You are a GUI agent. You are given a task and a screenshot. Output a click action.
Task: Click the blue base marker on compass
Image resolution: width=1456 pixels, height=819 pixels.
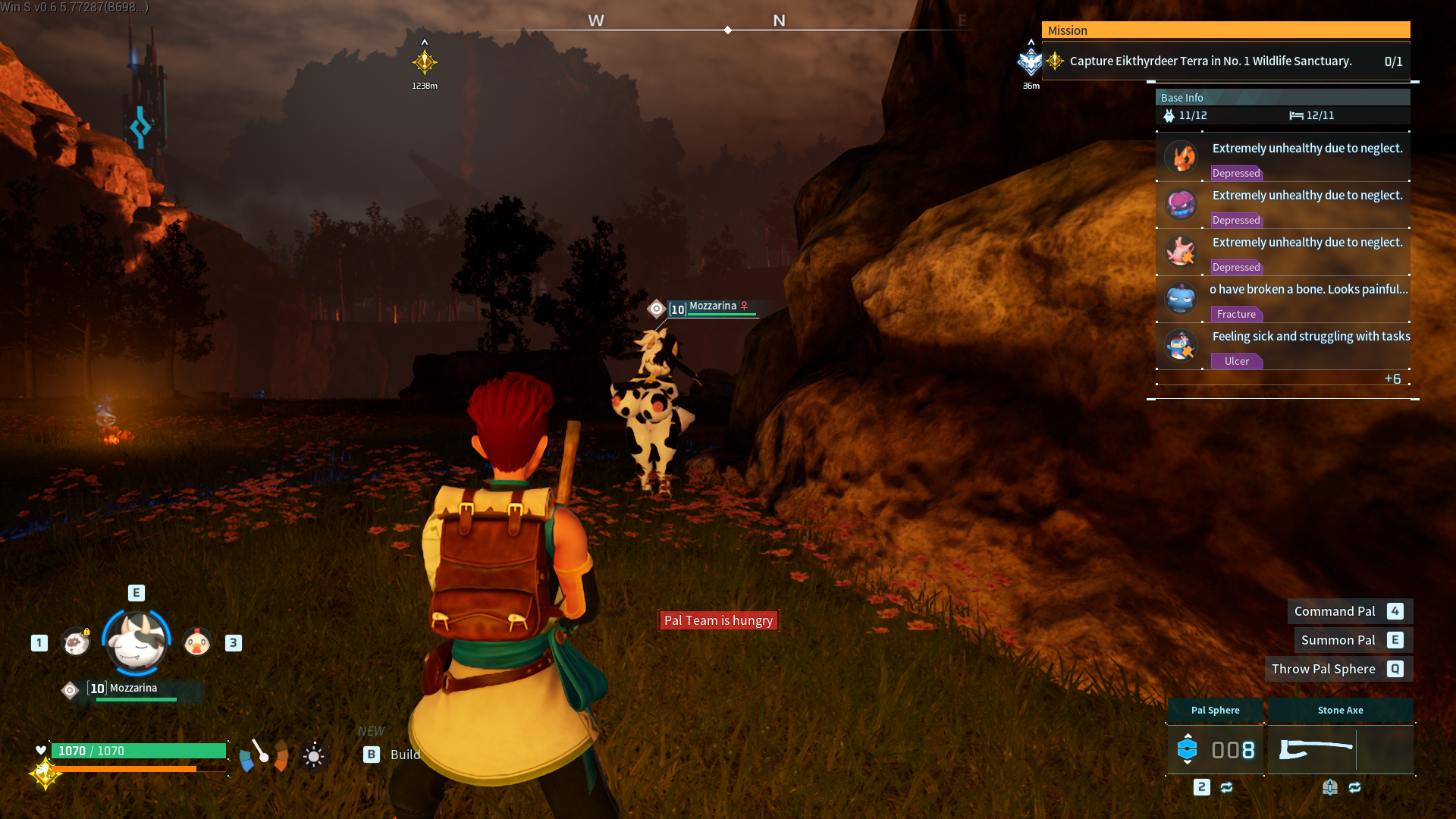point(1031,62)
